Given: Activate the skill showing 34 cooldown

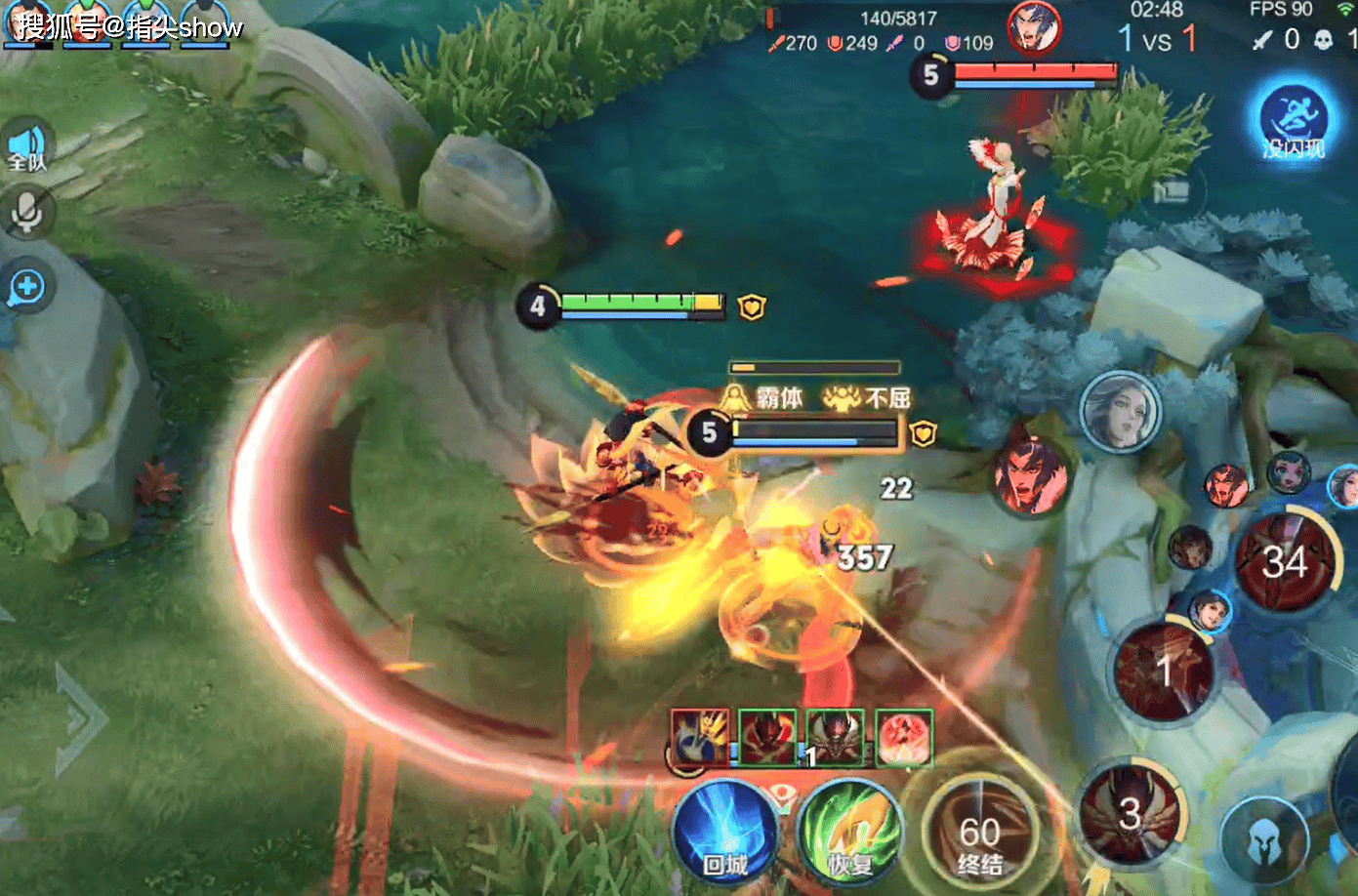Looking at the screenshot, I should click(x=1285, y=562).
